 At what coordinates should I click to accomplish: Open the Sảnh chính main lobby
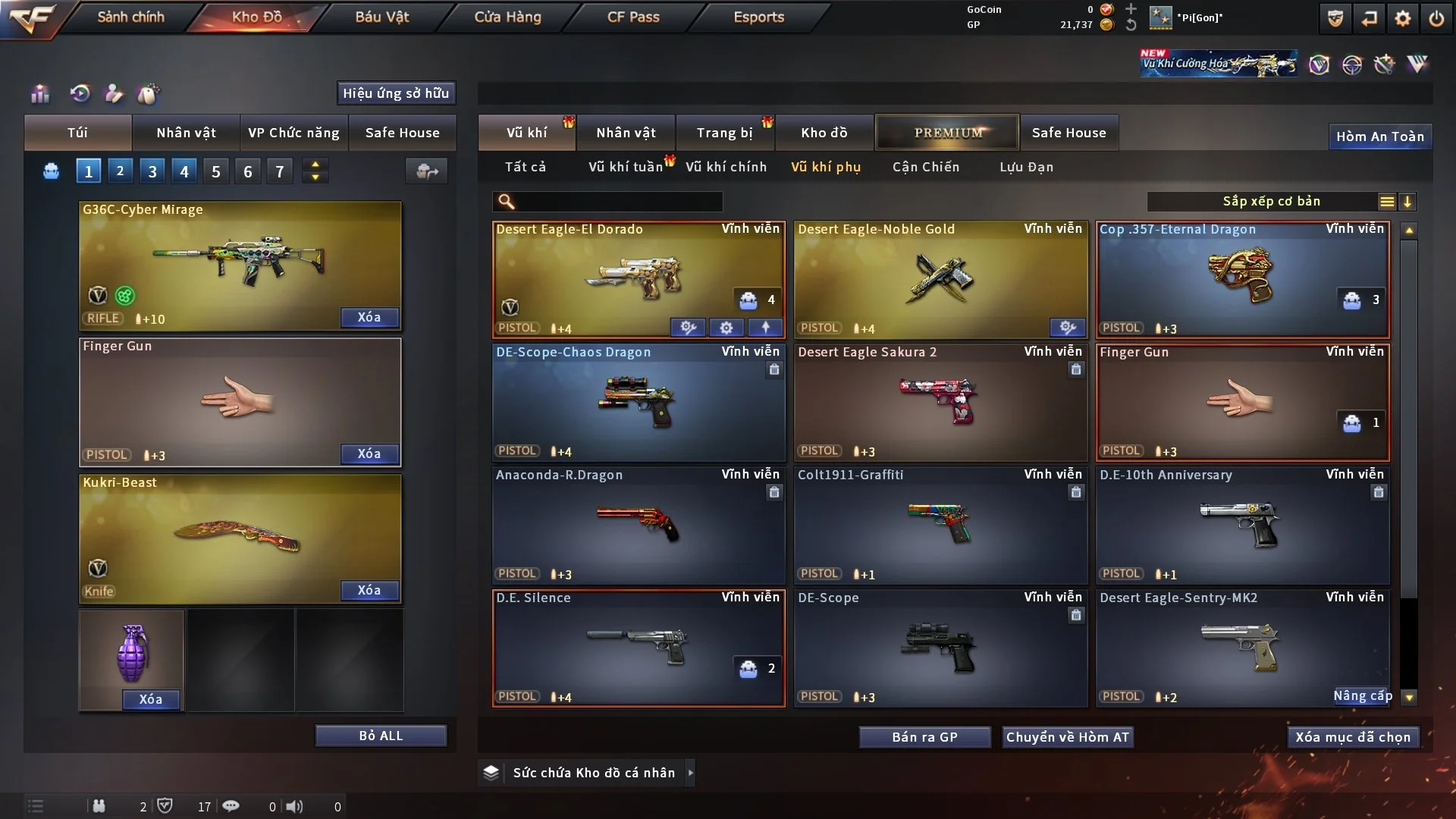click(x=130, y=17)
